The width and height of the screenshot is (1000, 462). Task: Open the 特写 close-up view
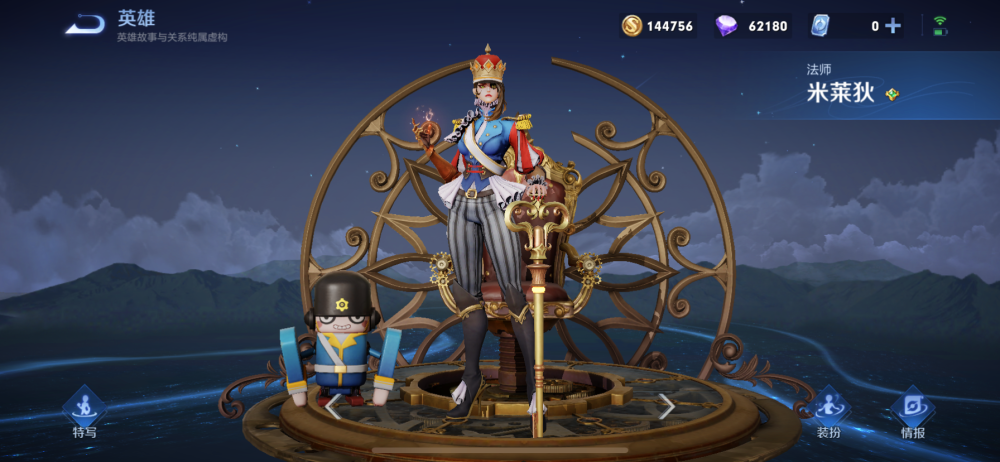click(85, 412)
